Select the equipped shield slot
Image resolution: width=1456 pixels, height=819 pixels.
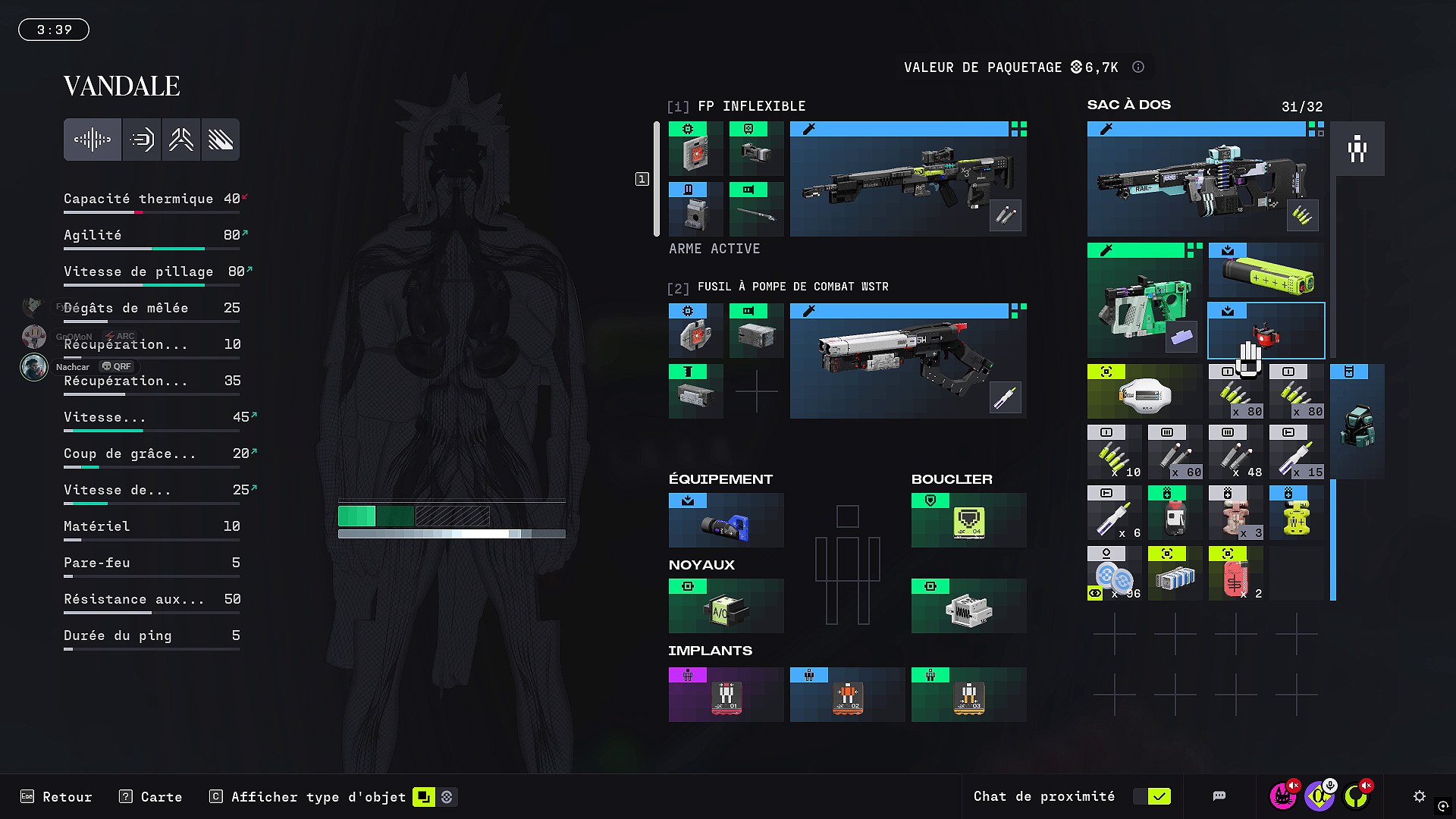(968, 521)
